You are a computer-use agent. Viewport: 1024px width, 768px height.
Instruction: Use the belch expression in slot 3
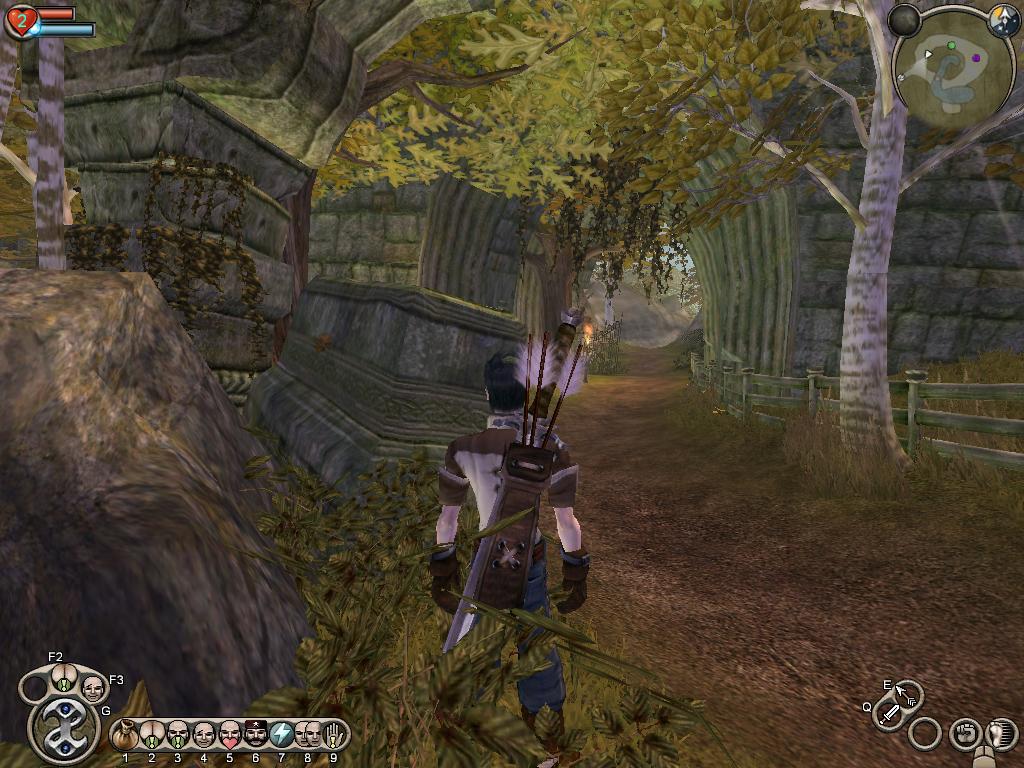tap(178, 735)
